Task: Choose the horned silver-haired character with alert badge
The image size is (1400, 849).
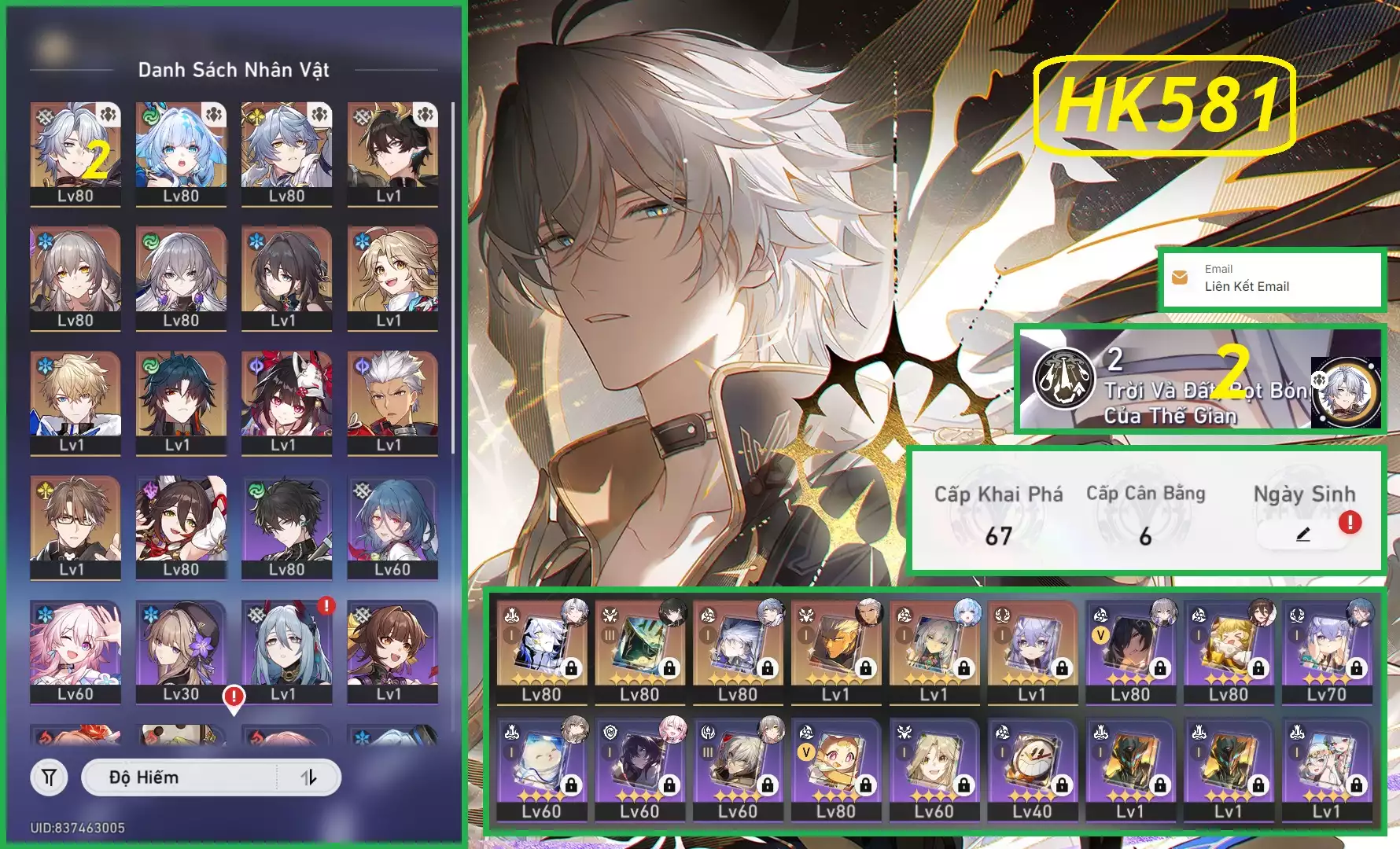Action: 286,651
